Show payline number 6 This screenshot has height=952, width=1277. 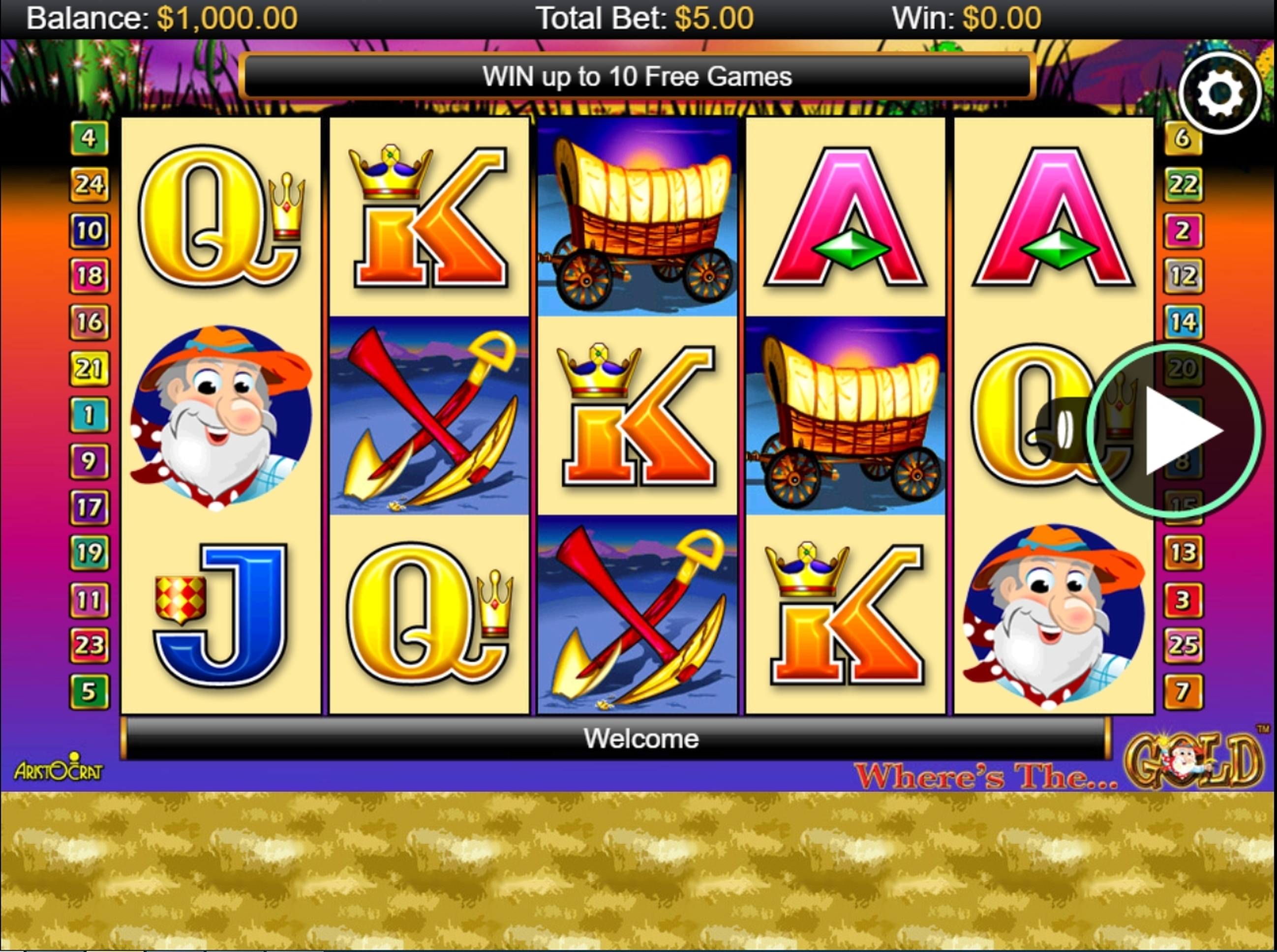1183,138
